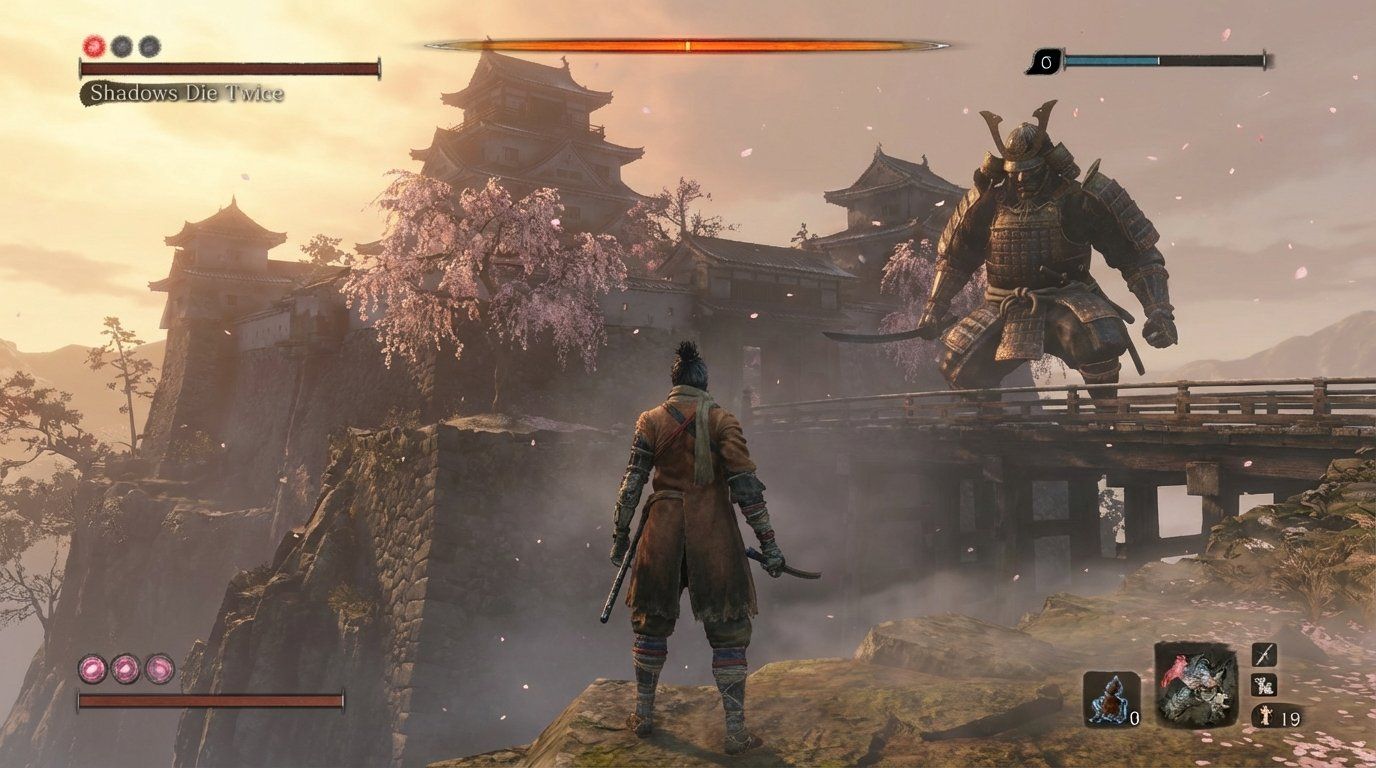Click the spirit emblem icon in the top-right counter
Screen dimensions: 1376x768
[x=1045, y=61]
